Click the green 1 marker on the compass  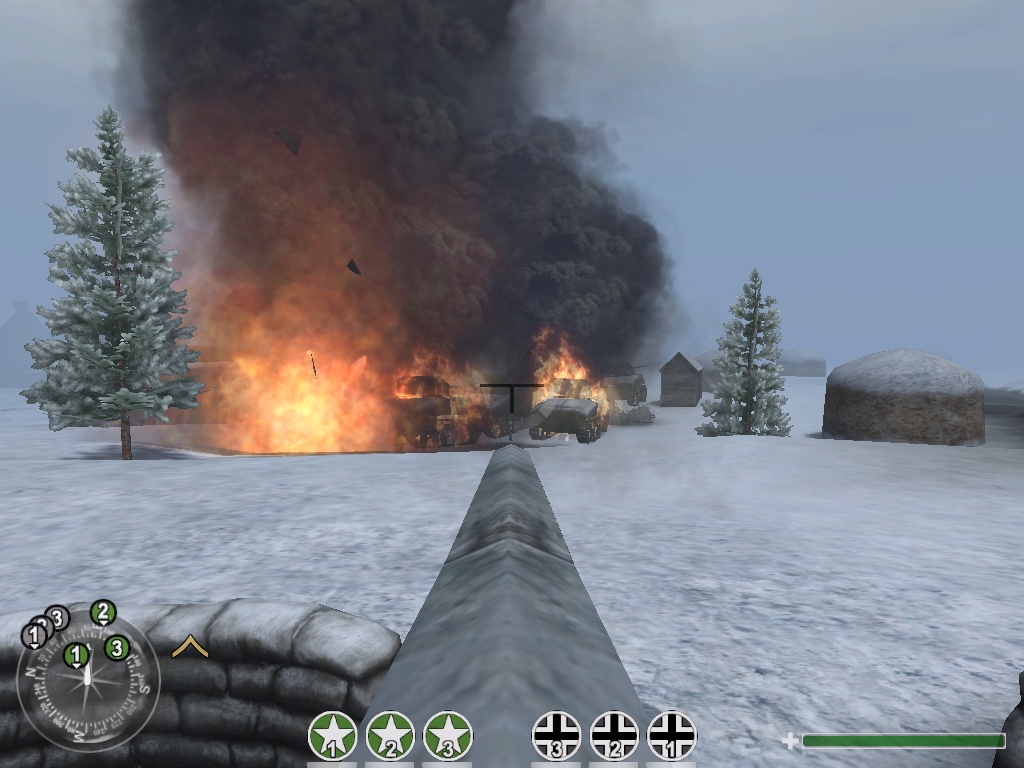click(76, 656)
